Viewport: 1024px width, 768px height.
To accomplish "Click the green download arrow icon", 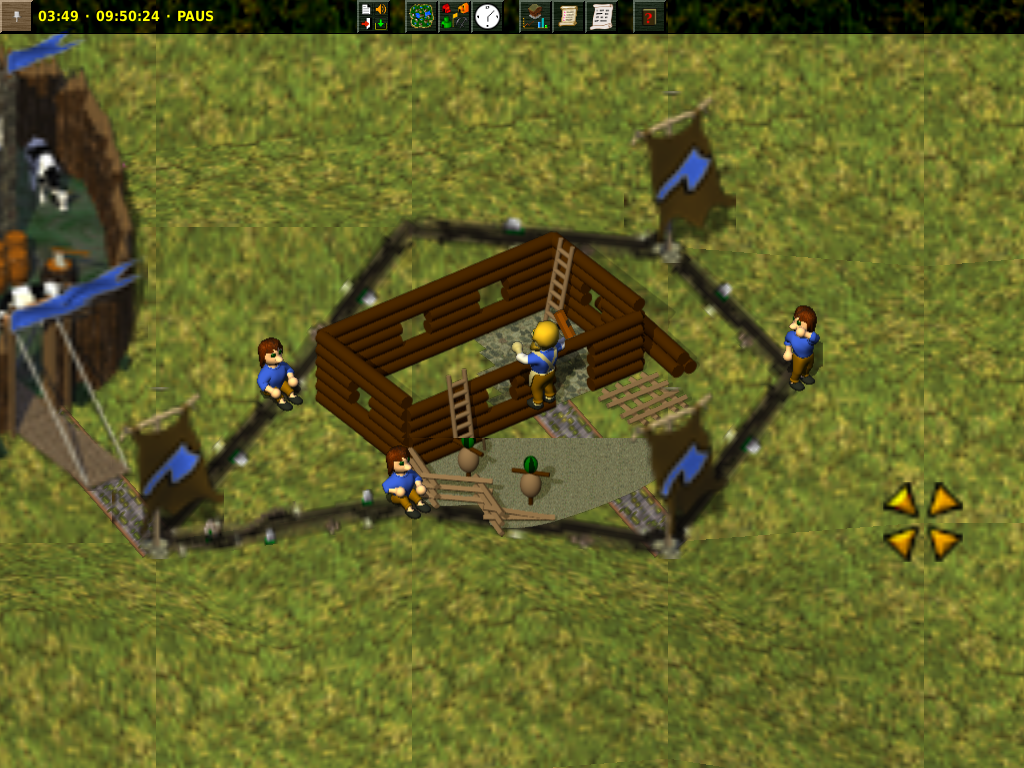I will (381, 23).
